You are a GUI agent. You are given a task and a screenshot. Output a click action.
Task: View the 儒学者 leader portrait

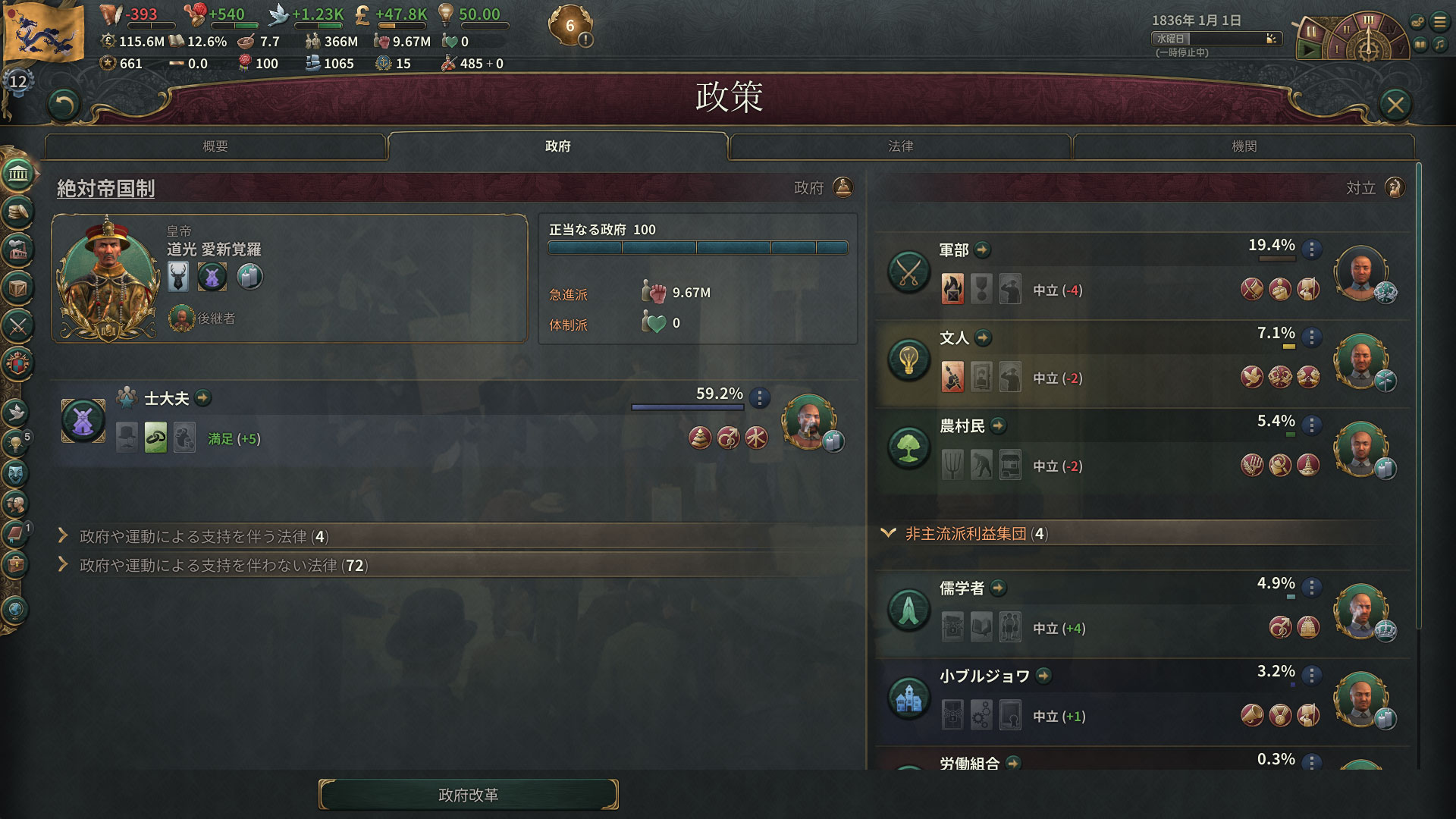tap(1360, 610)
